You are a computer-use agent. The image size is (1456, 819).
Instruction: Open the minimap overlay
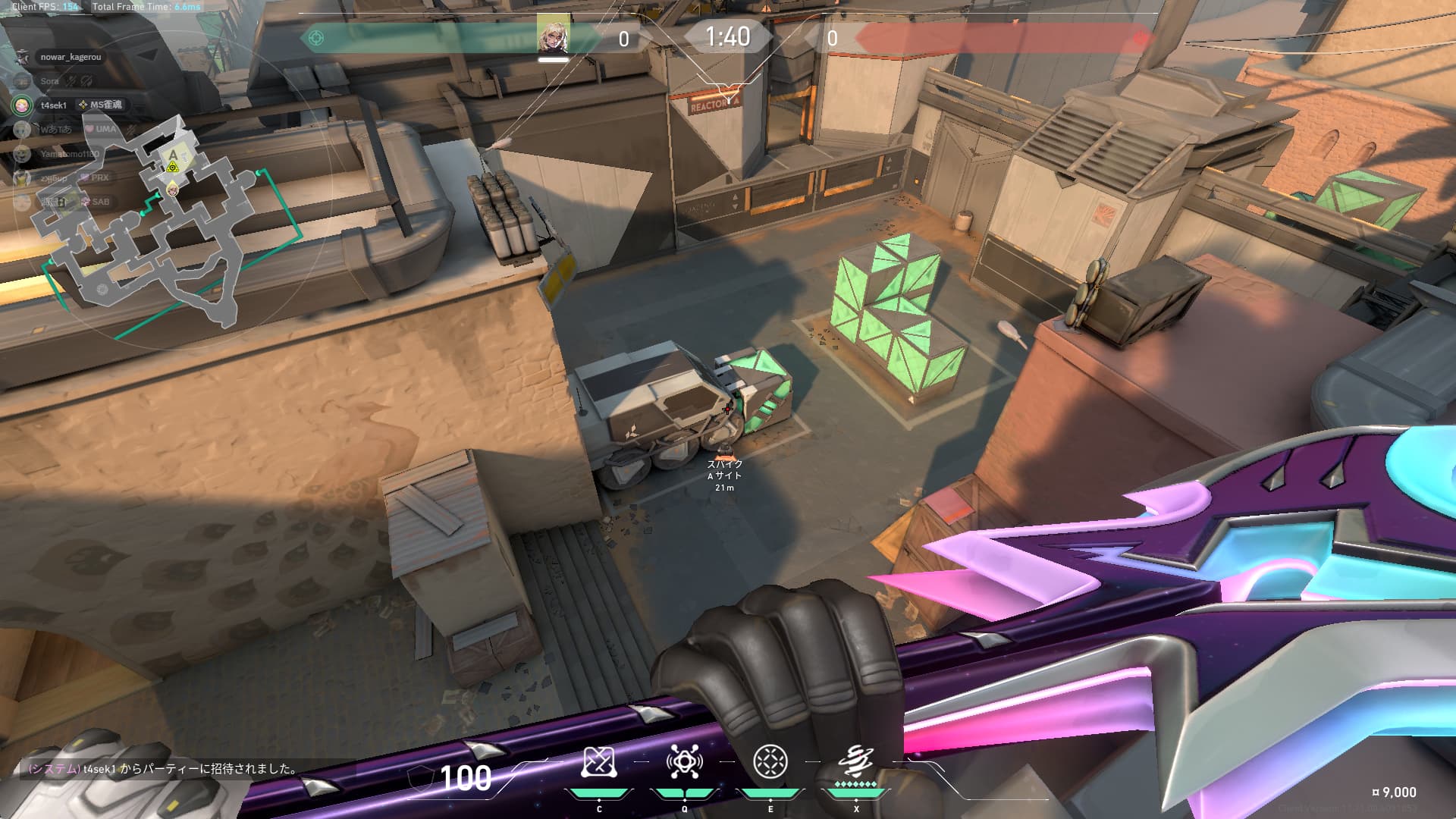pyautogui.click(x=144, y=227)
